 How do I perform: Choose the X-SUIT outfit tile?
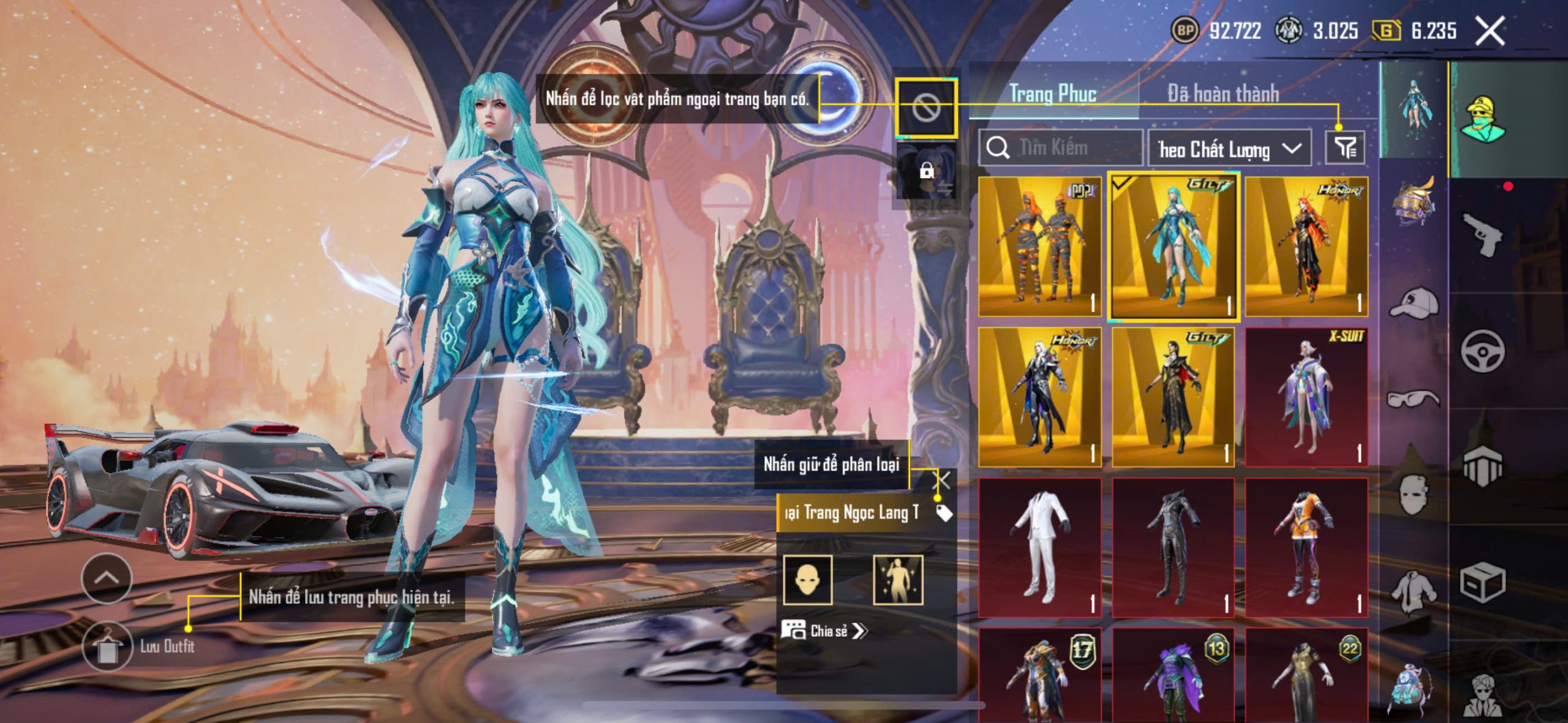click(1306, 397)
